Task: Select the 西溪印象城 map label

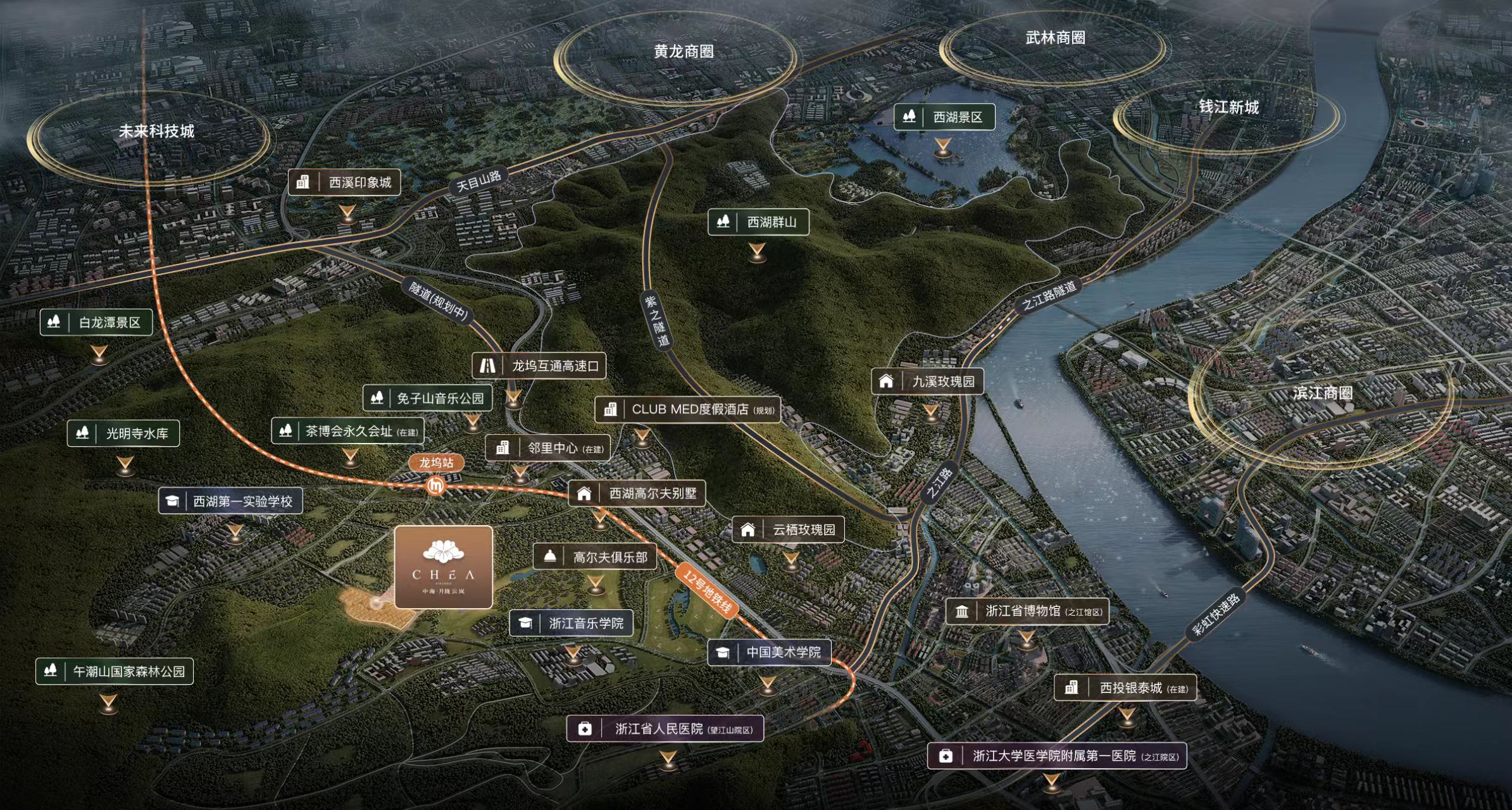Action: coord(344,182)
